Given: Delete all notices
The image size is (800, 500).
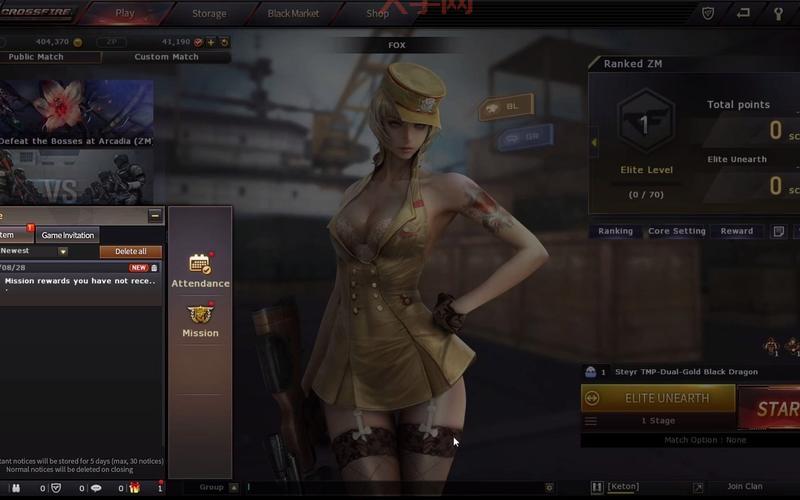Looking at the screenshot, I should pos(130,252).
